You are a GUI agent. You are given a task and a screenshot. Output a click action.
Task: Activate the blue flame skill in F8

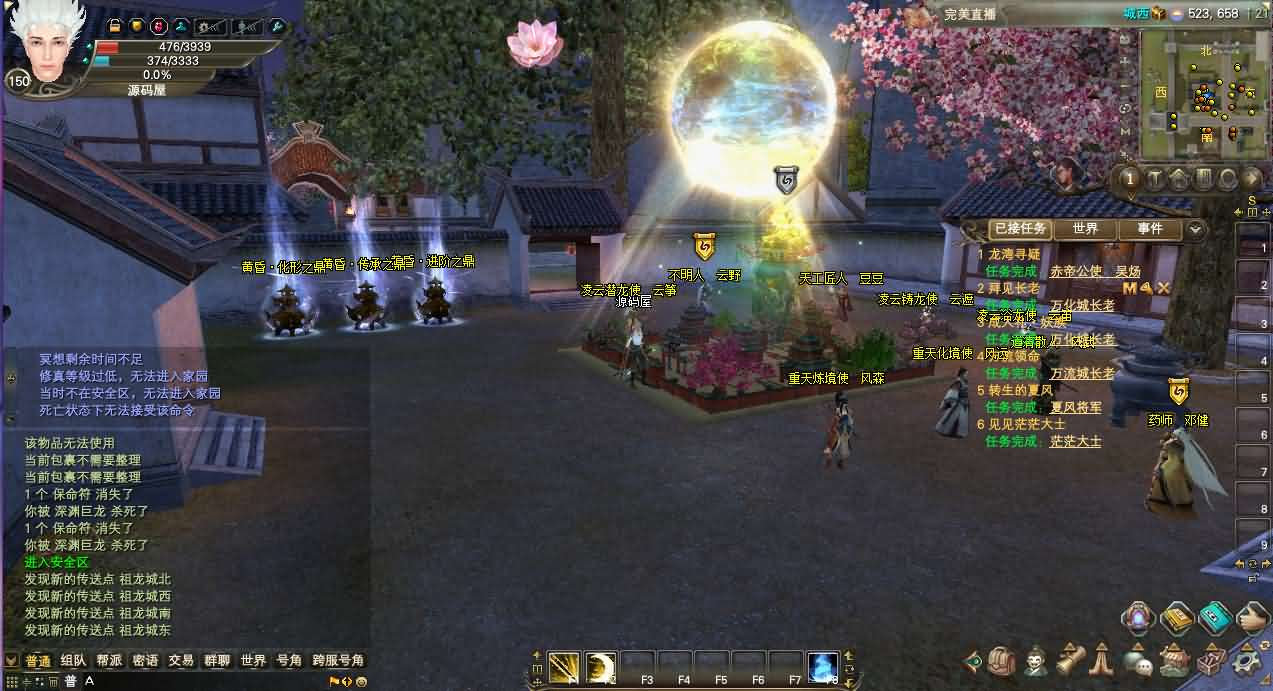822,666
